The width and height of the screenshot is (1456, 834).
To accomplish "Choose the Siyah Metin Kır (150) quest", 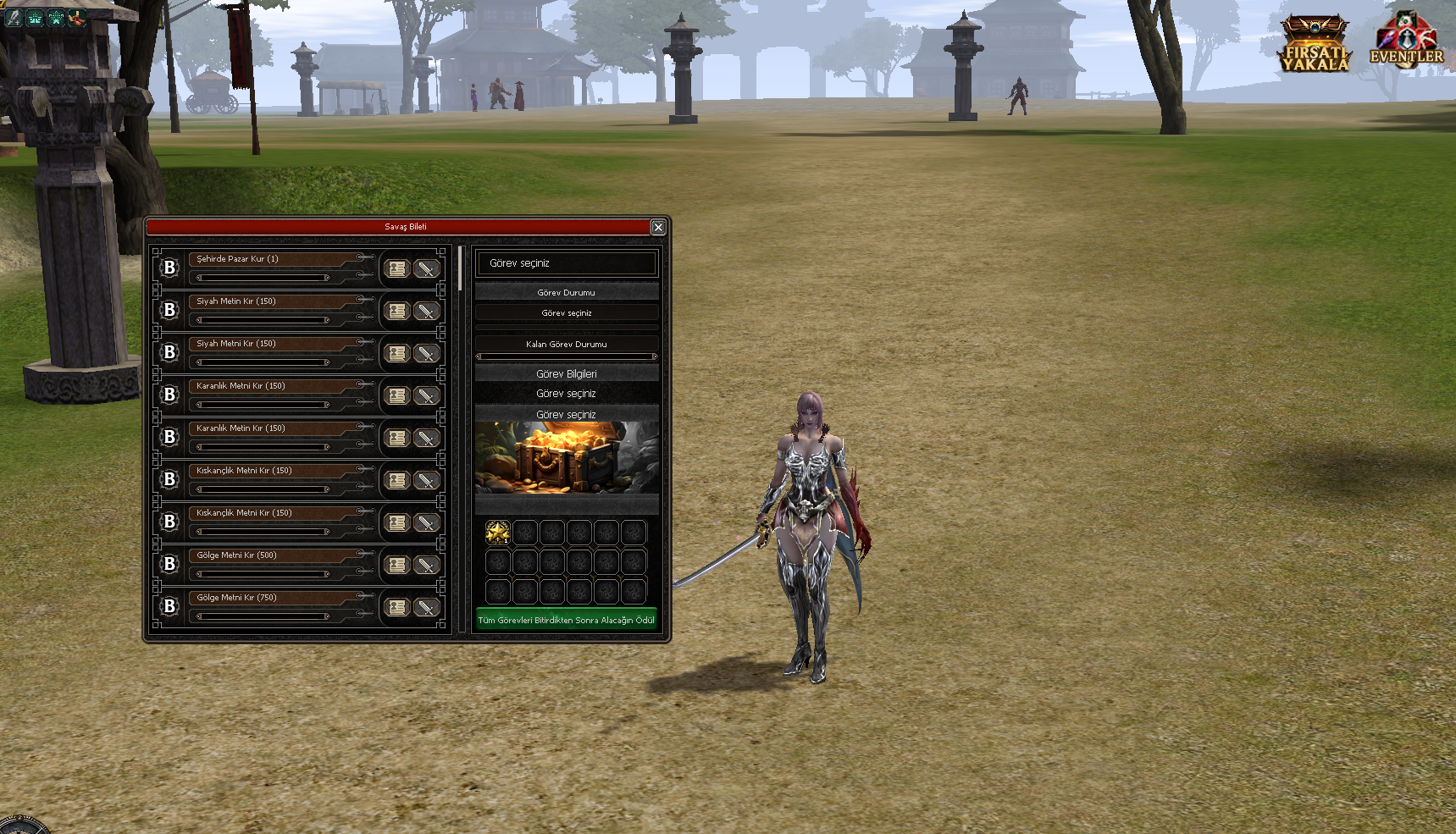I will 271,301.
